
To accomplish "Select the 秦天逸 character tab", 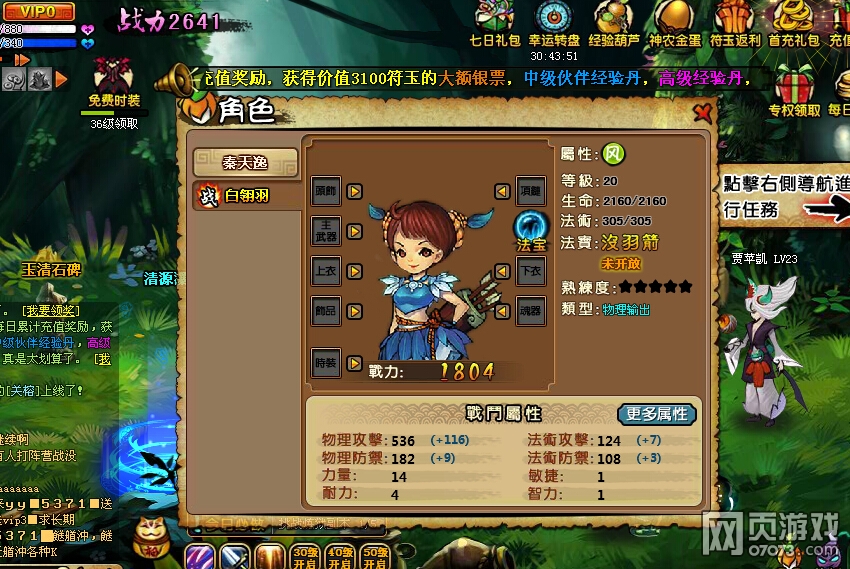I will 245,162.
